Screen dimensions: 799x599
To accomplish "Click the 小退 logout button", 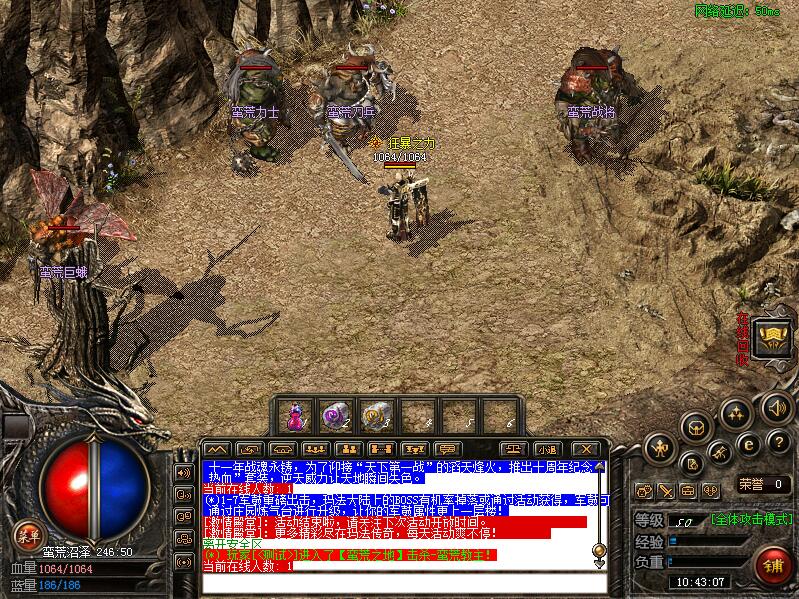I will [x=545, y=449].
